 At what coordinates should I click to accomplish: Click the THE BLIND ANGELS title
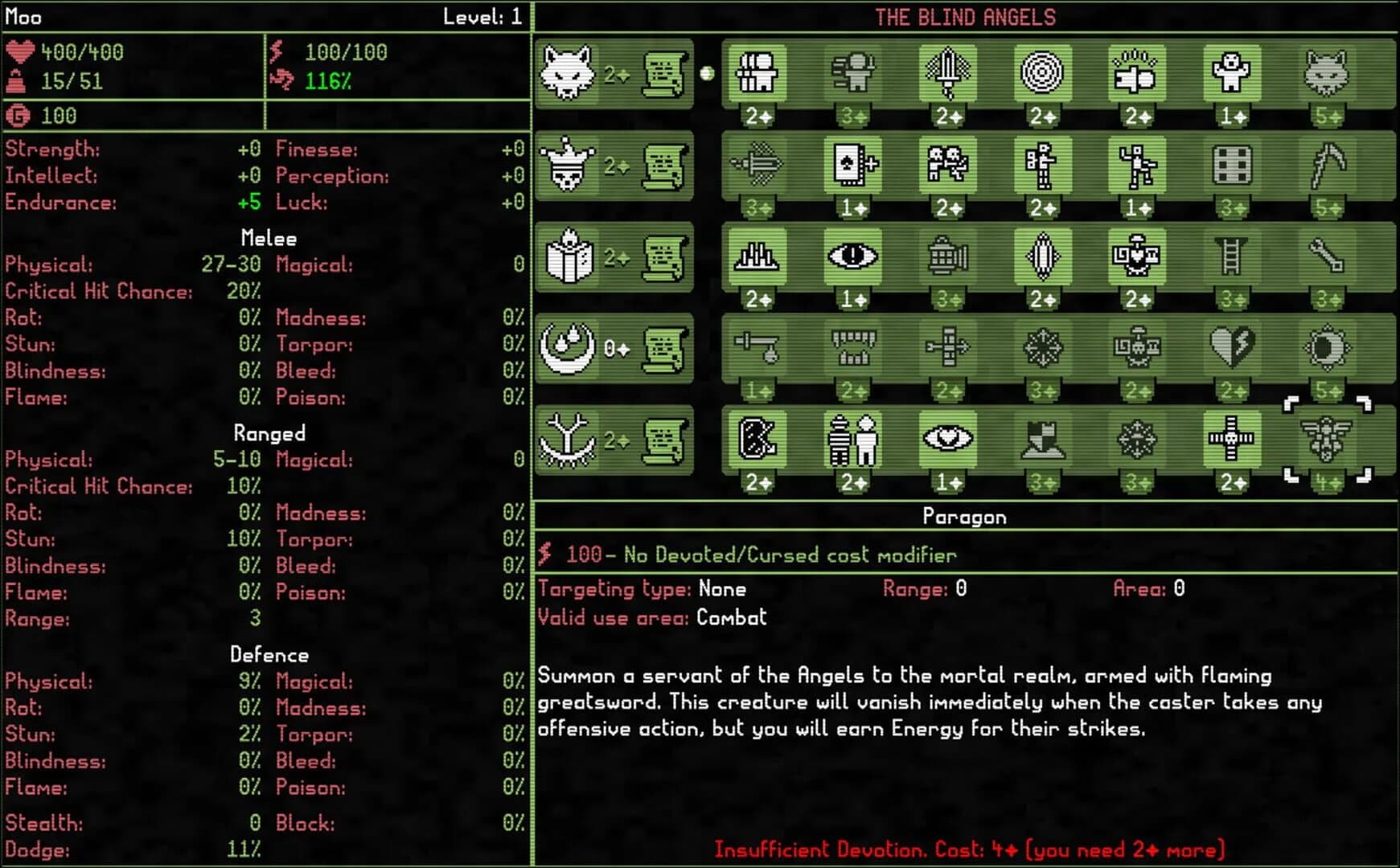[x=964, y=15]
